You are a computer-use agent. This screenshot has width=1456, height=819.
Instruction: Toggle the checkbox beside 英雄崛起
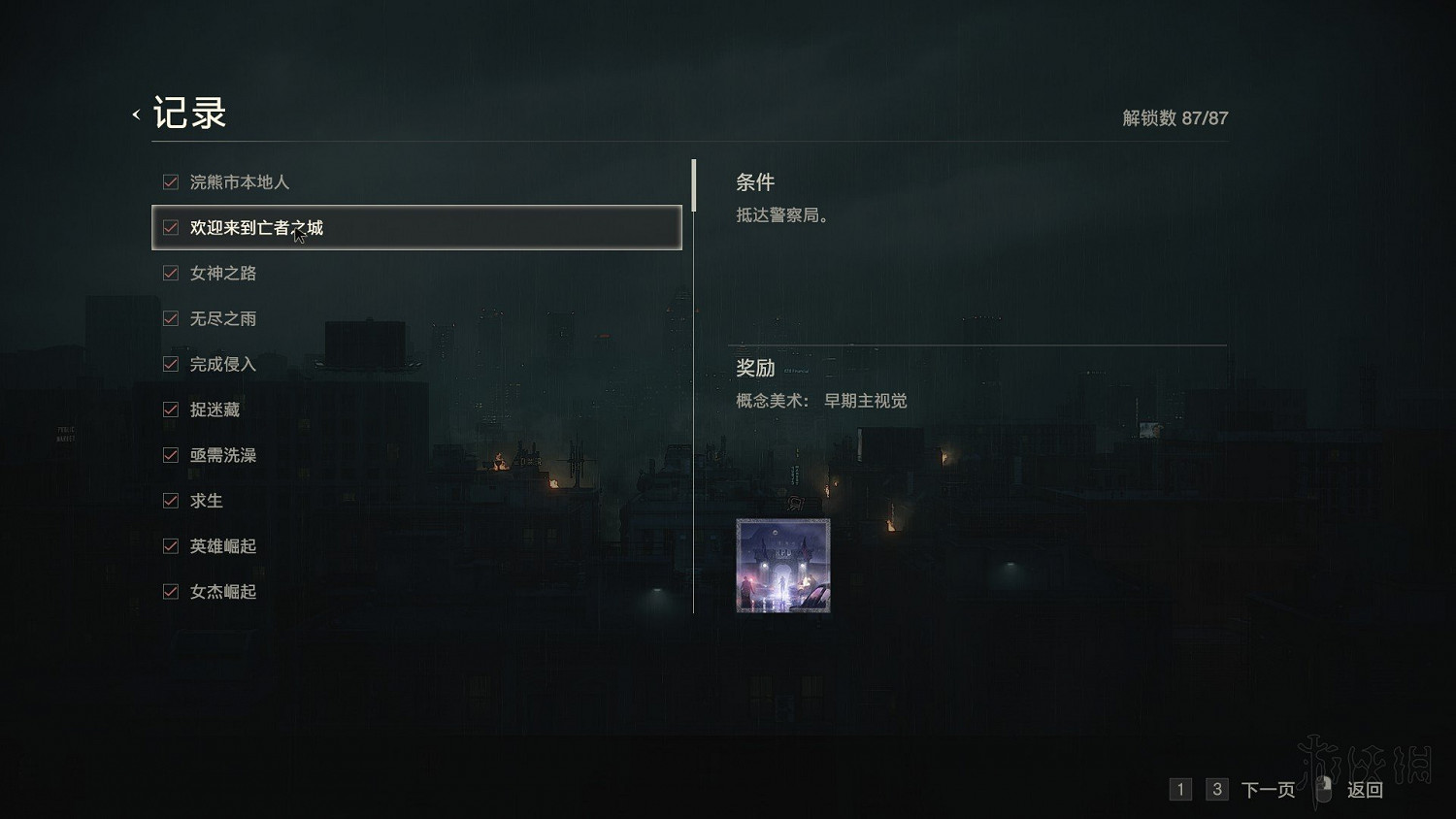point(170,545)
